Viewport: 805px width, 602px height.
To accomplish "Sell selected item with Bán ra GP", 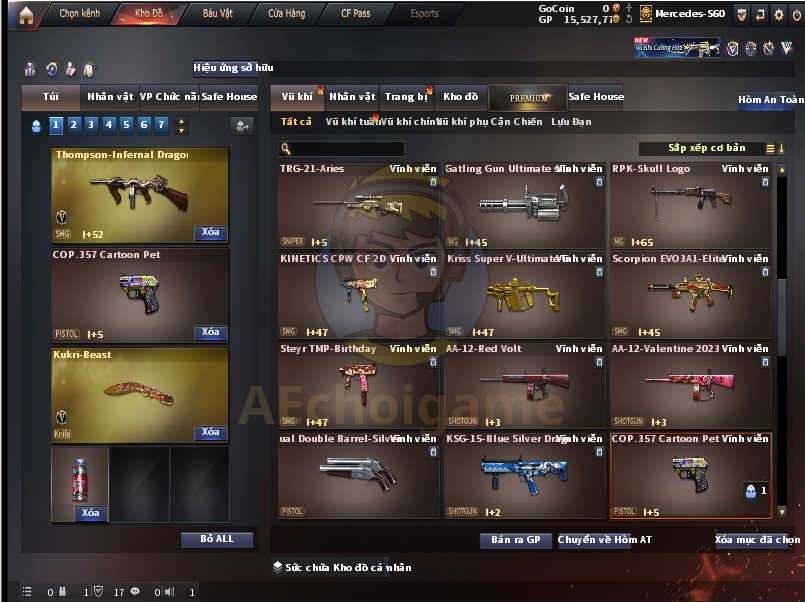I will tap(515, 540).
